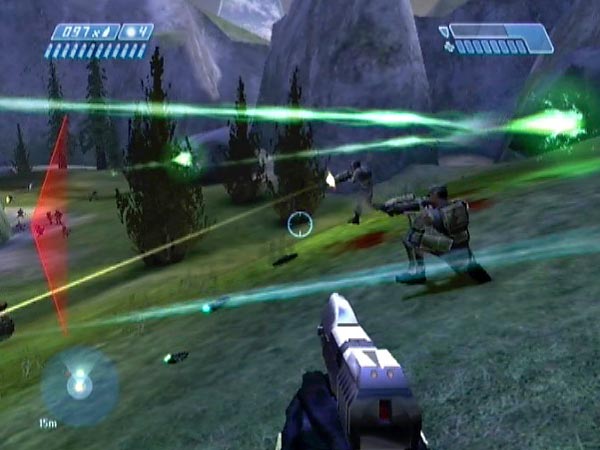Click the circular motion tracker radar
Viewport: 600px width, 450px height.
pyautogui.click(x=78, y=385)
